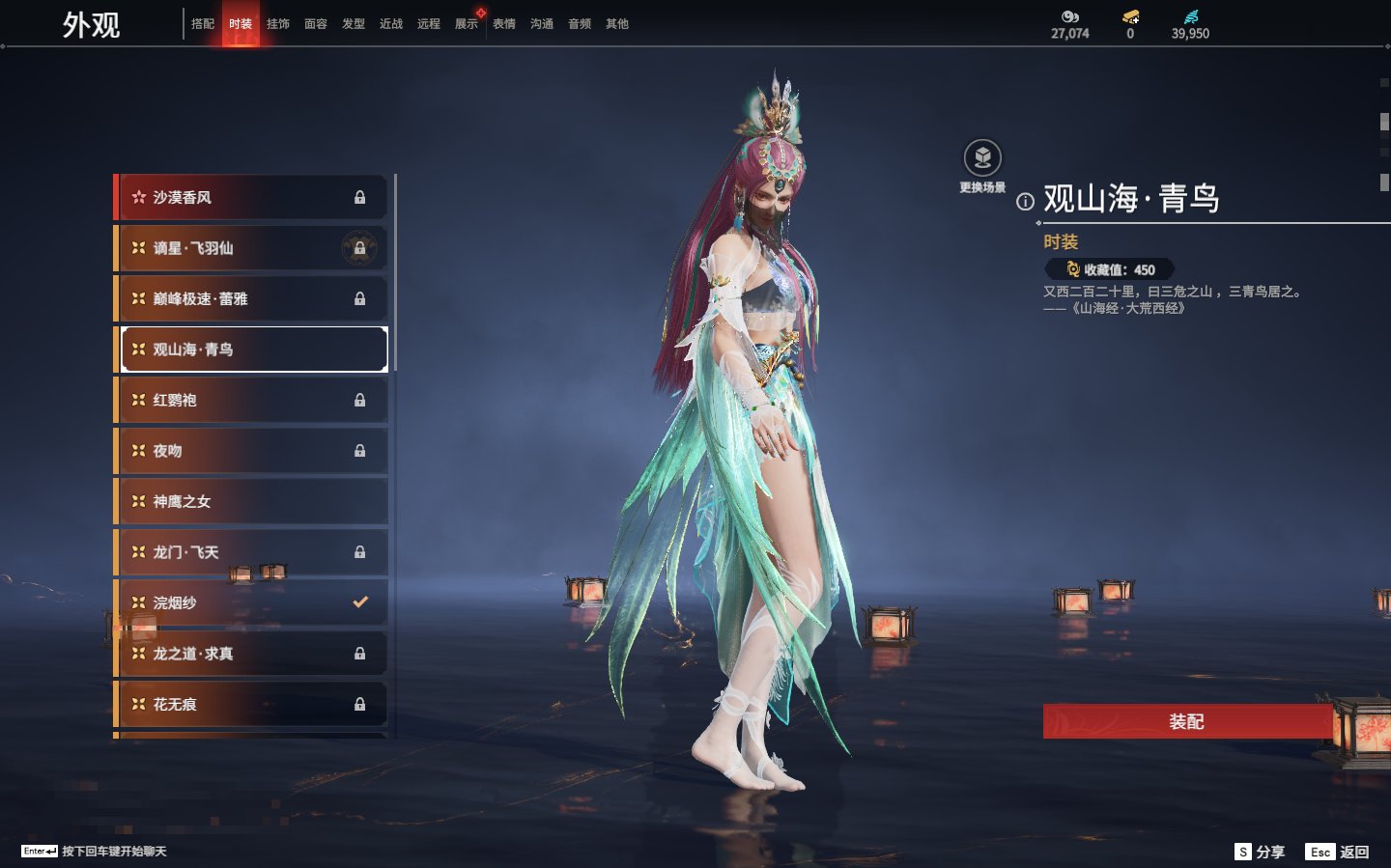
Task: Choose the 沙漠香风 outfit
Action: (251, 197)
